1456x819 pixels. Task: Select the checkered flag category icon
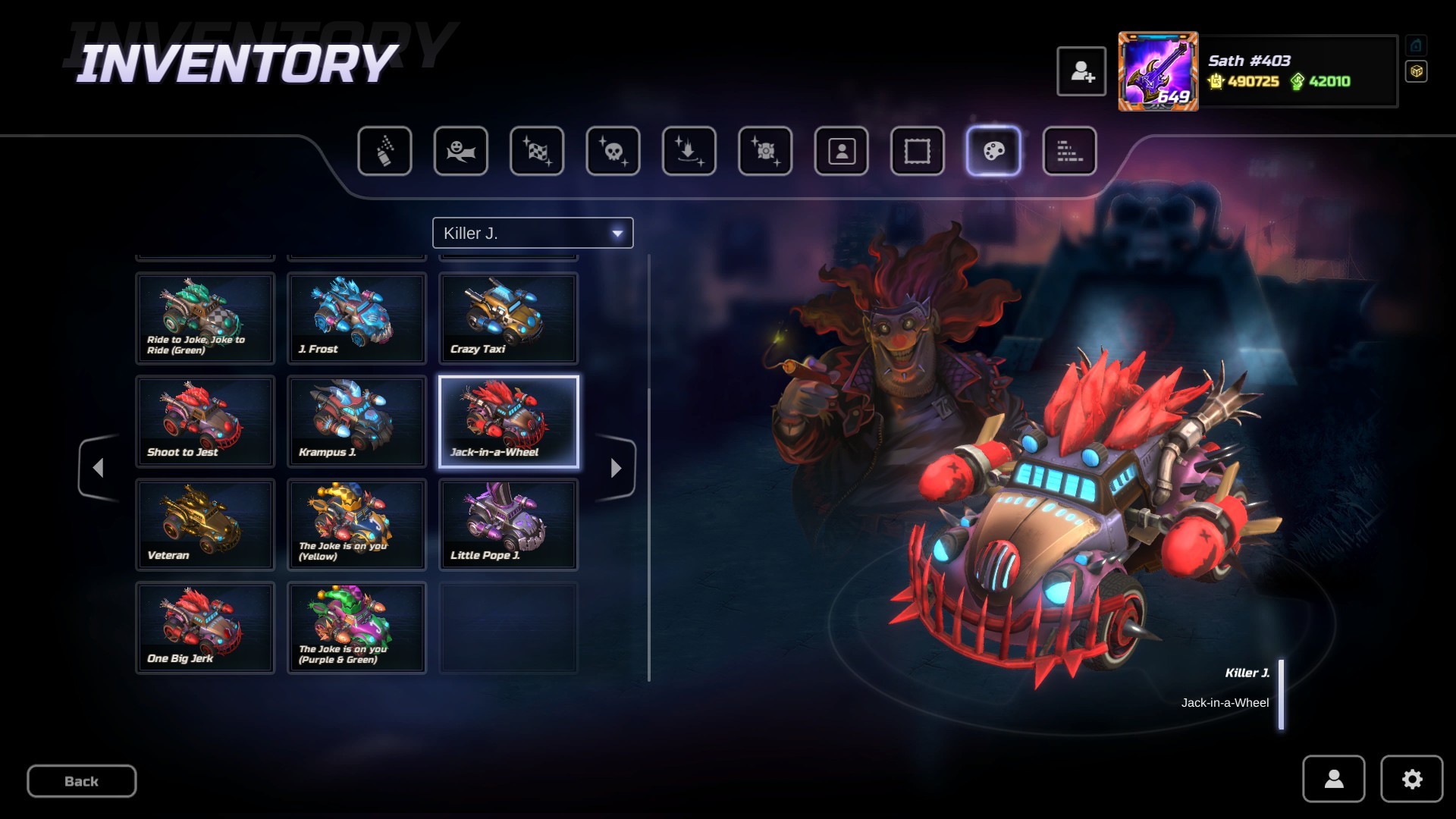pyautogui.click(x=537, y=151)
